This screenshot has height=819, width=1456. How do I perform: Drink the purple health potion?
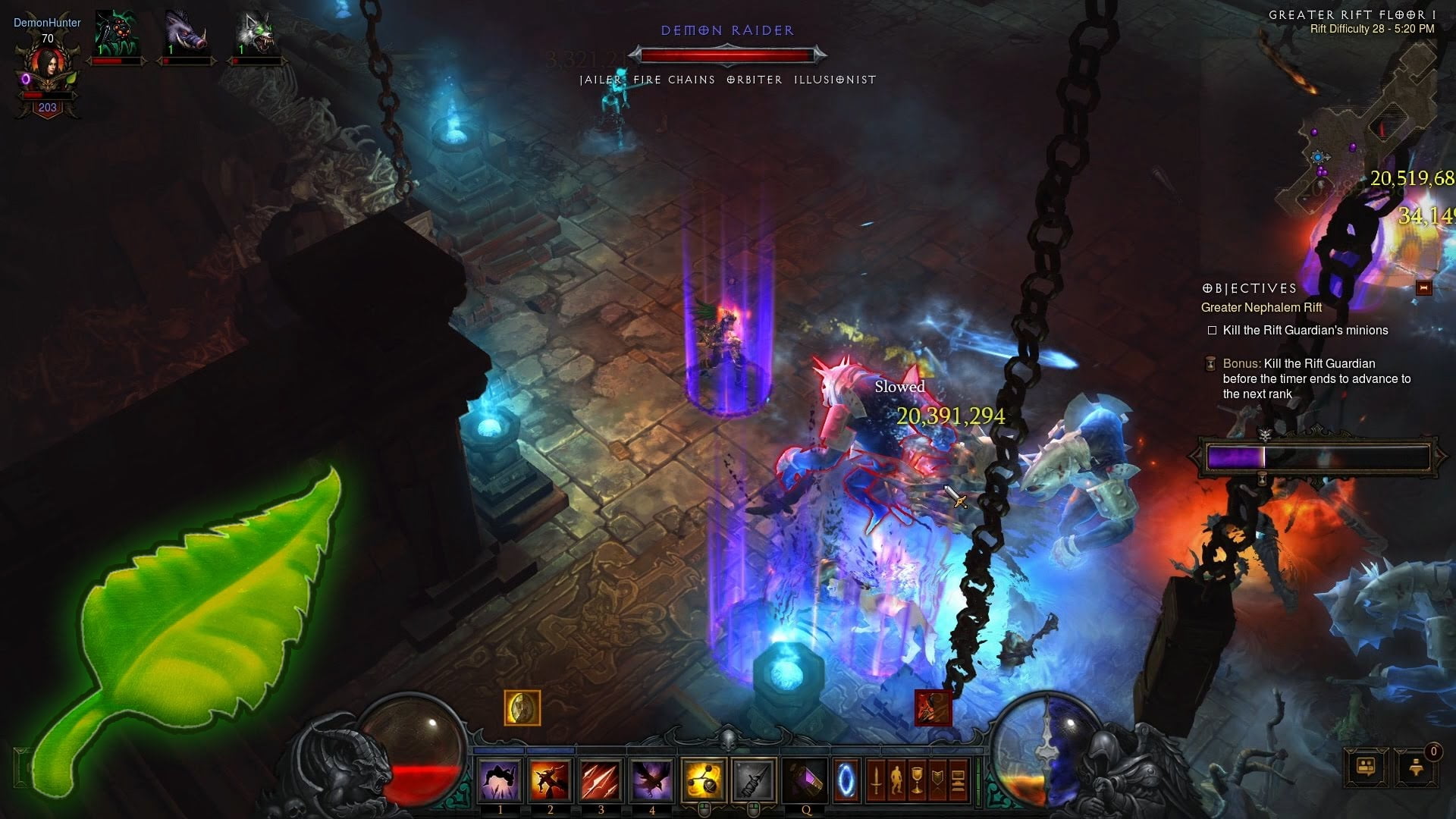[x=805, y=780]
